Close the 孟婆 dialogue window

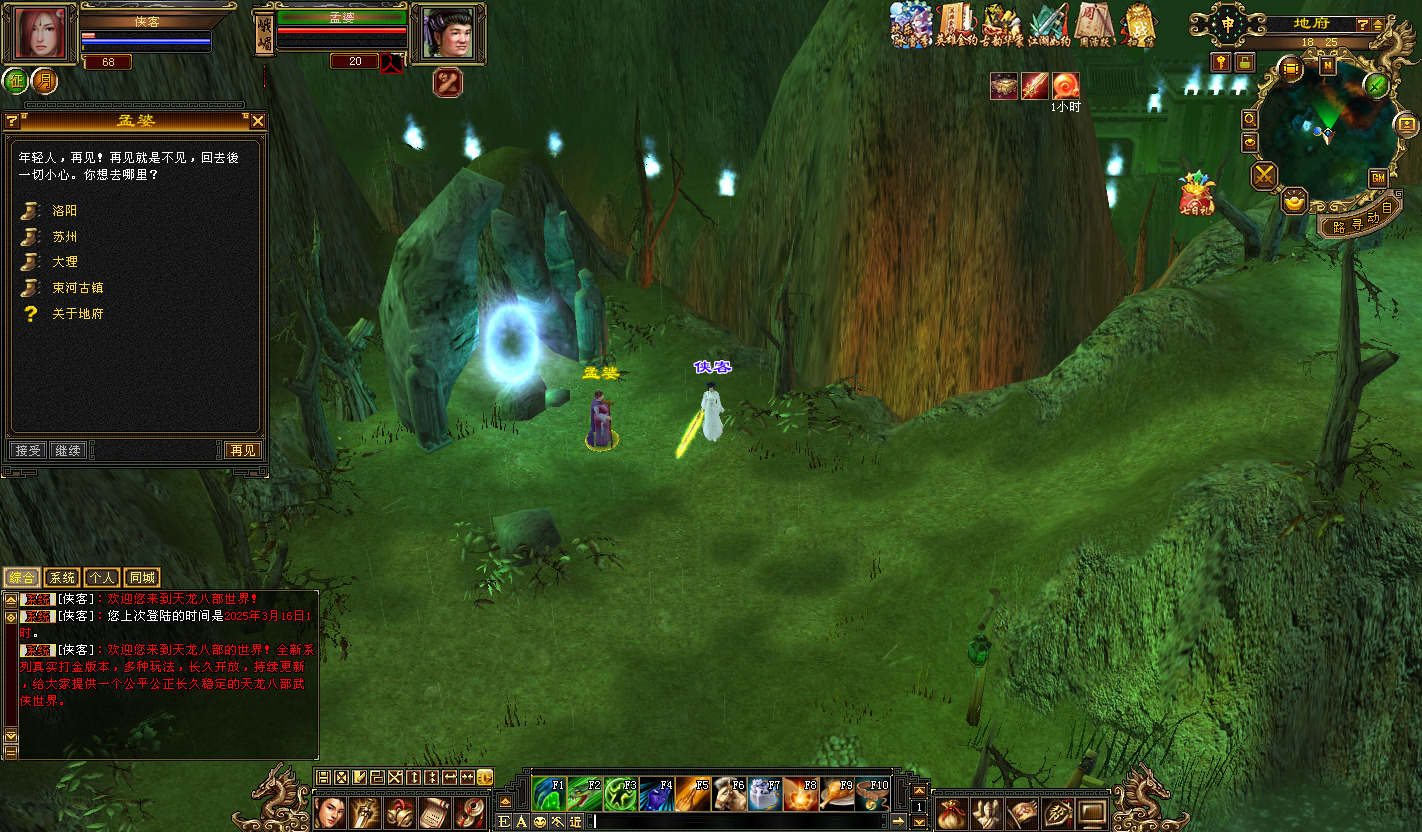[x=258, y=121]
